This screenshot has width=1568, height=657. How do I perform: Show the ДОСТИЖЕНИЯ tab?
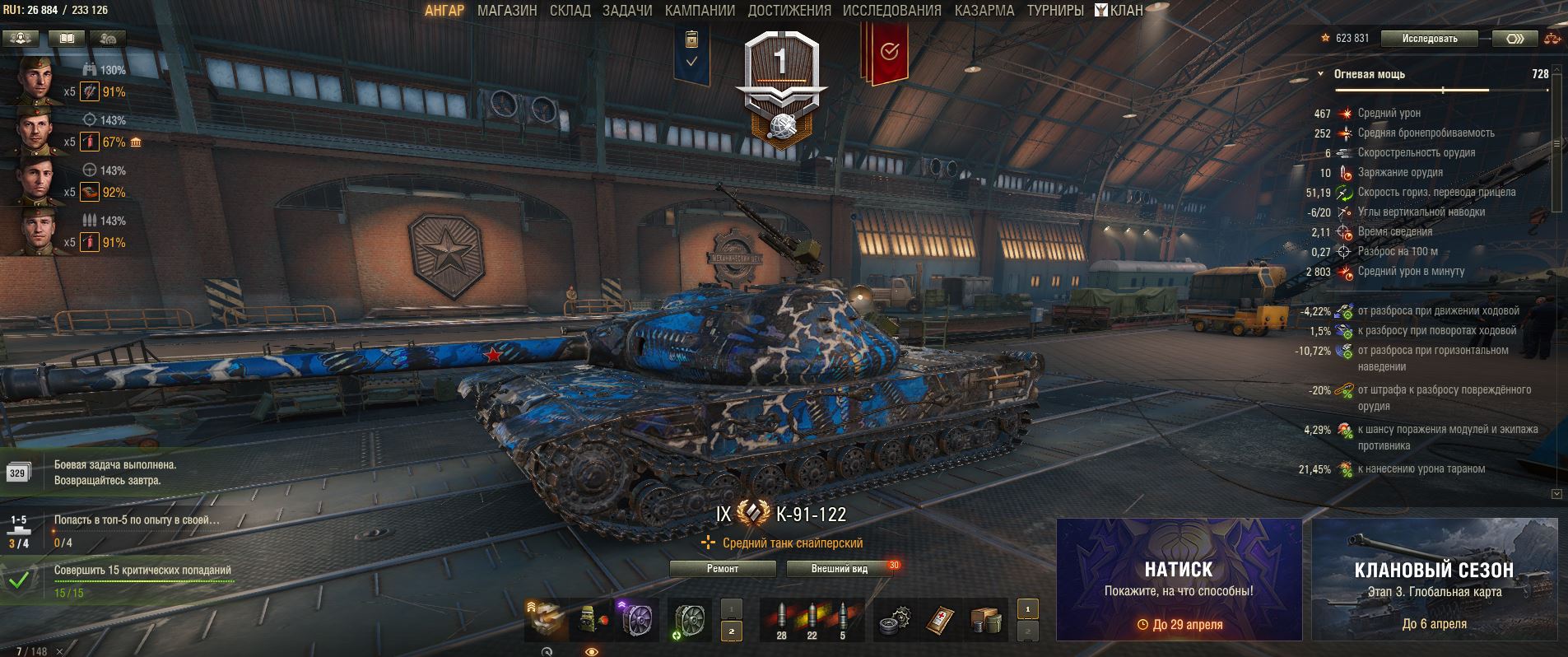coord(789,11)
